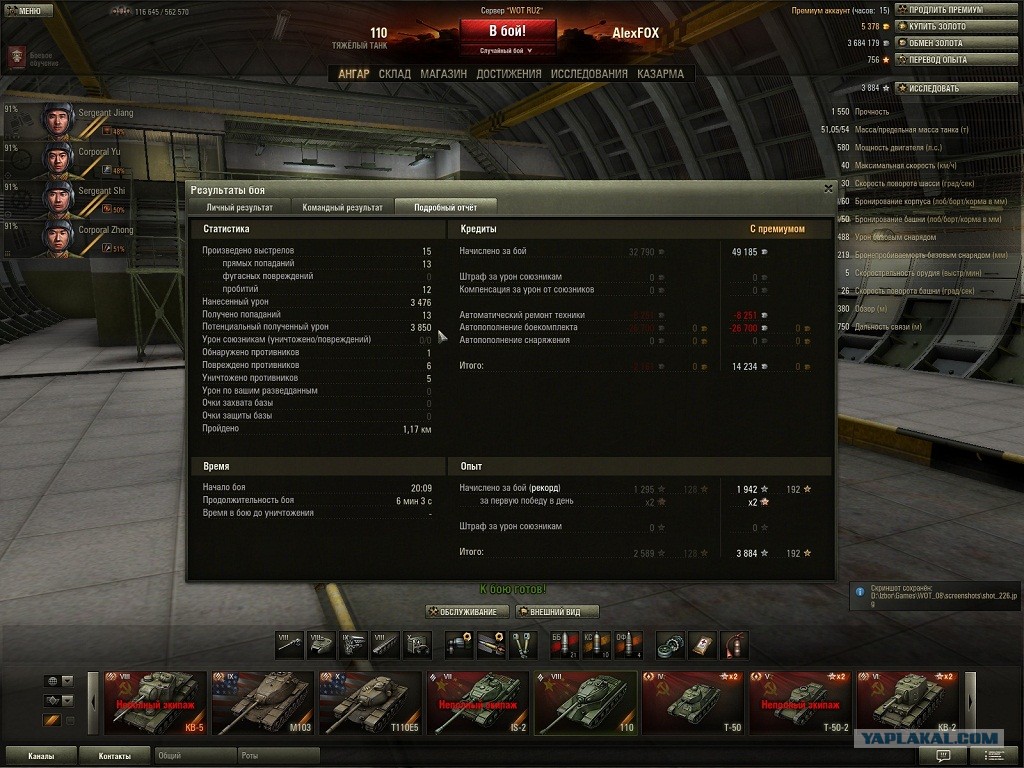Open Достижения section
Screen dimensions: 1024x768
tap(509, 74)
